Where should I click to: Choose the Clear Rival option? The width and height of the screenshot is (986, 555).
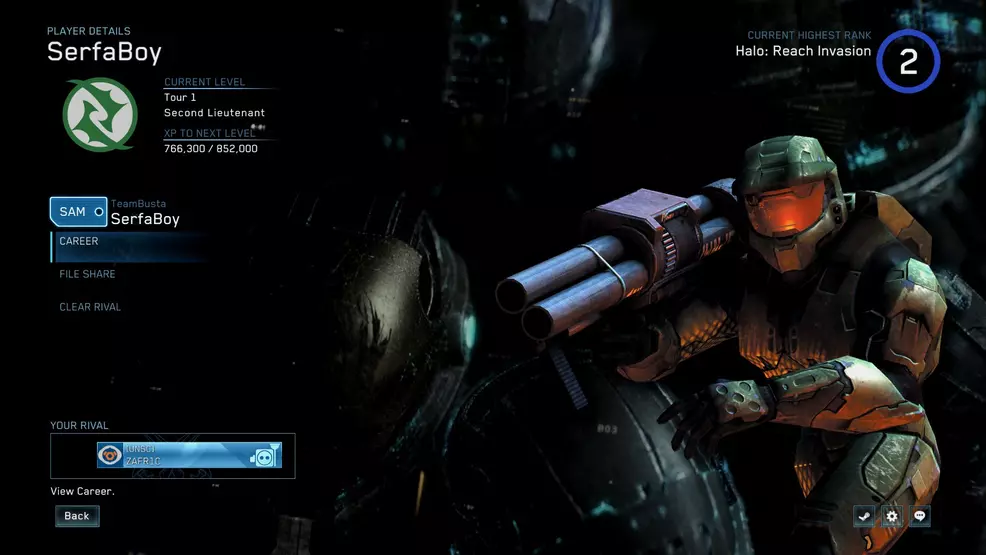(x=90, y=307)
